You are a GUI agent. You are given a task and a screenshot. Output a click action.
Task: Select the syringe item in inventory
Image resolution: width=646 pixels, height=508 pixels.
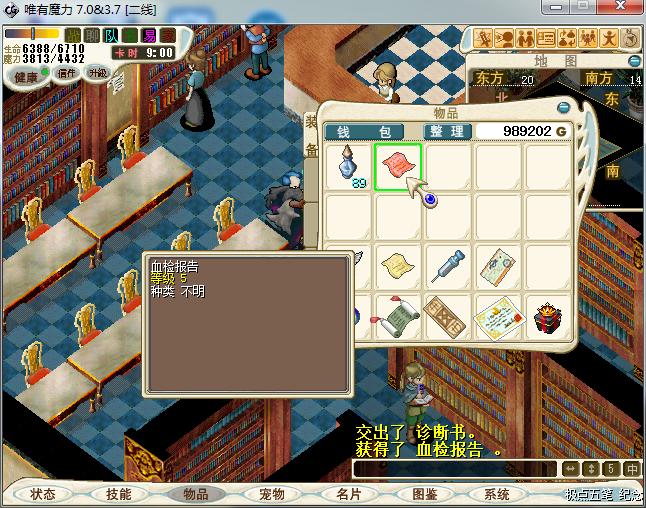point(447,265)
